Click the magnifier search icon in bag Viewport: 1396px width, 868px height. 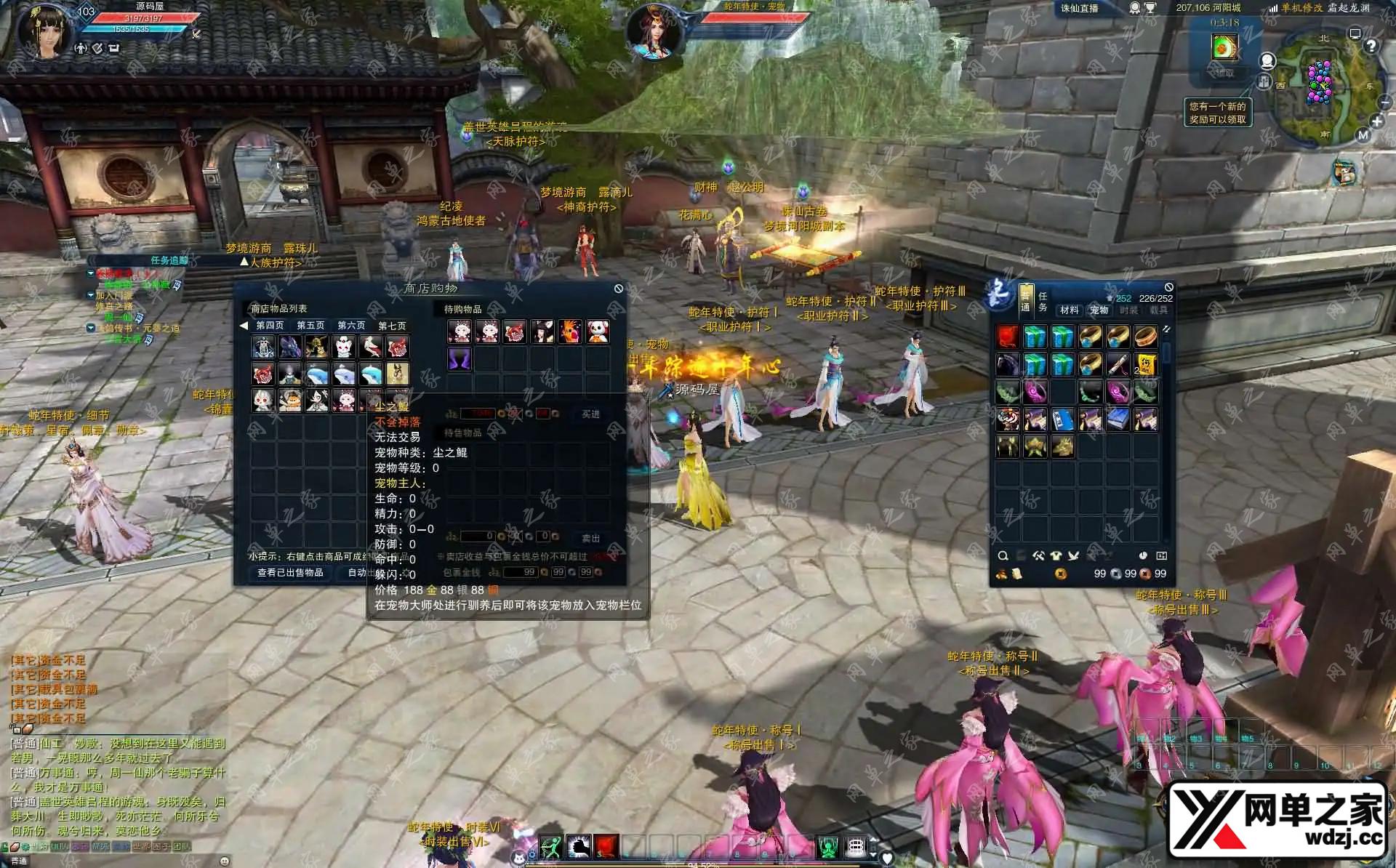[x=1003, y=556]
